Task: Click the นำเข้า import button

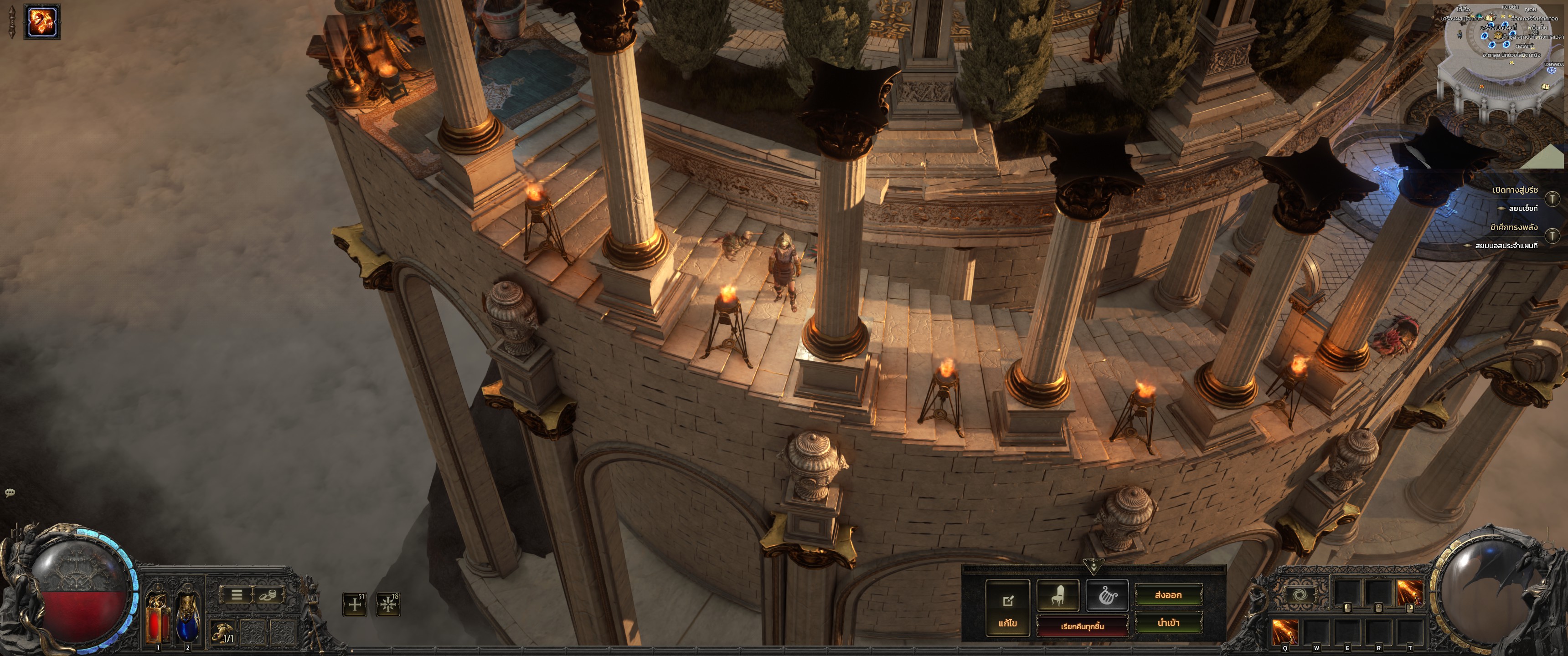Action: [1168, 623]
